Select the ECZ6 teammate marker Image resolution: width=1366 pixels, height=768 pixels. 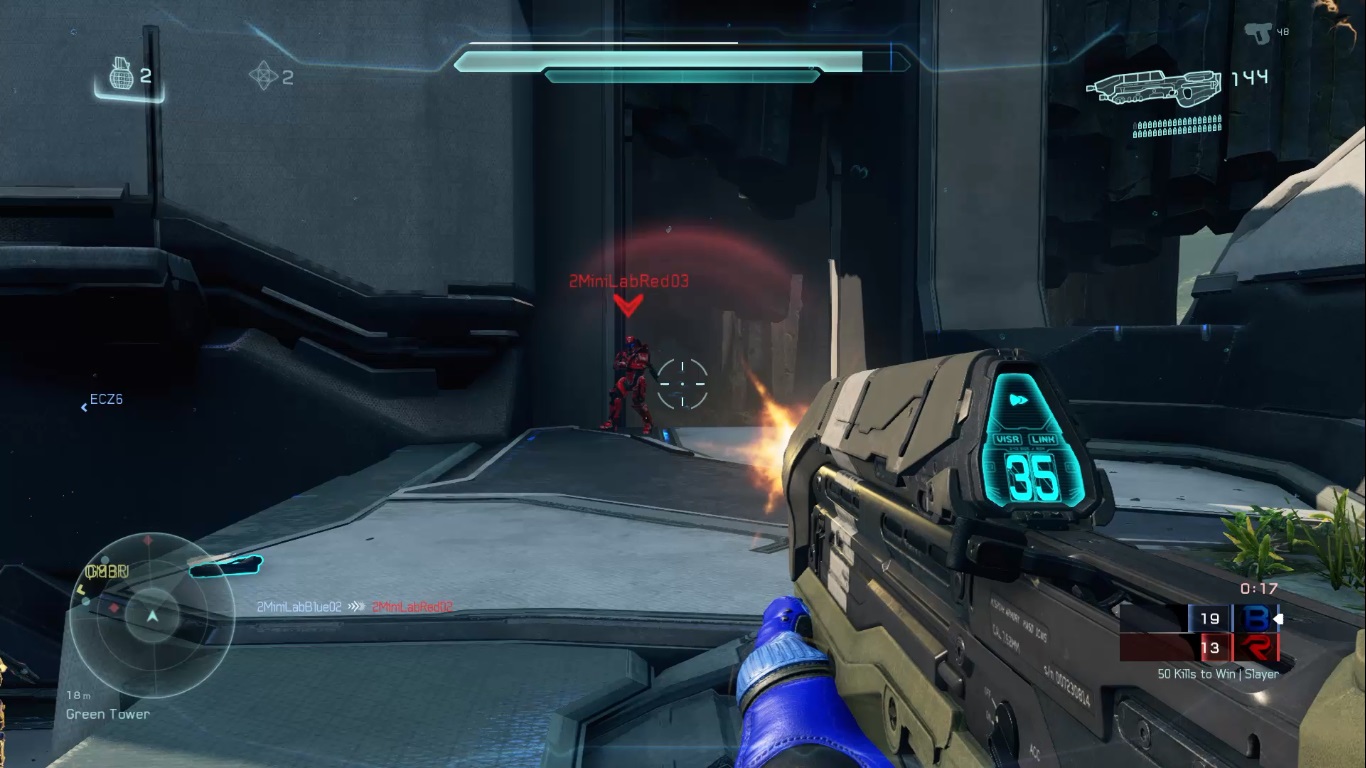pyautogui.click(x=103, y=400)
